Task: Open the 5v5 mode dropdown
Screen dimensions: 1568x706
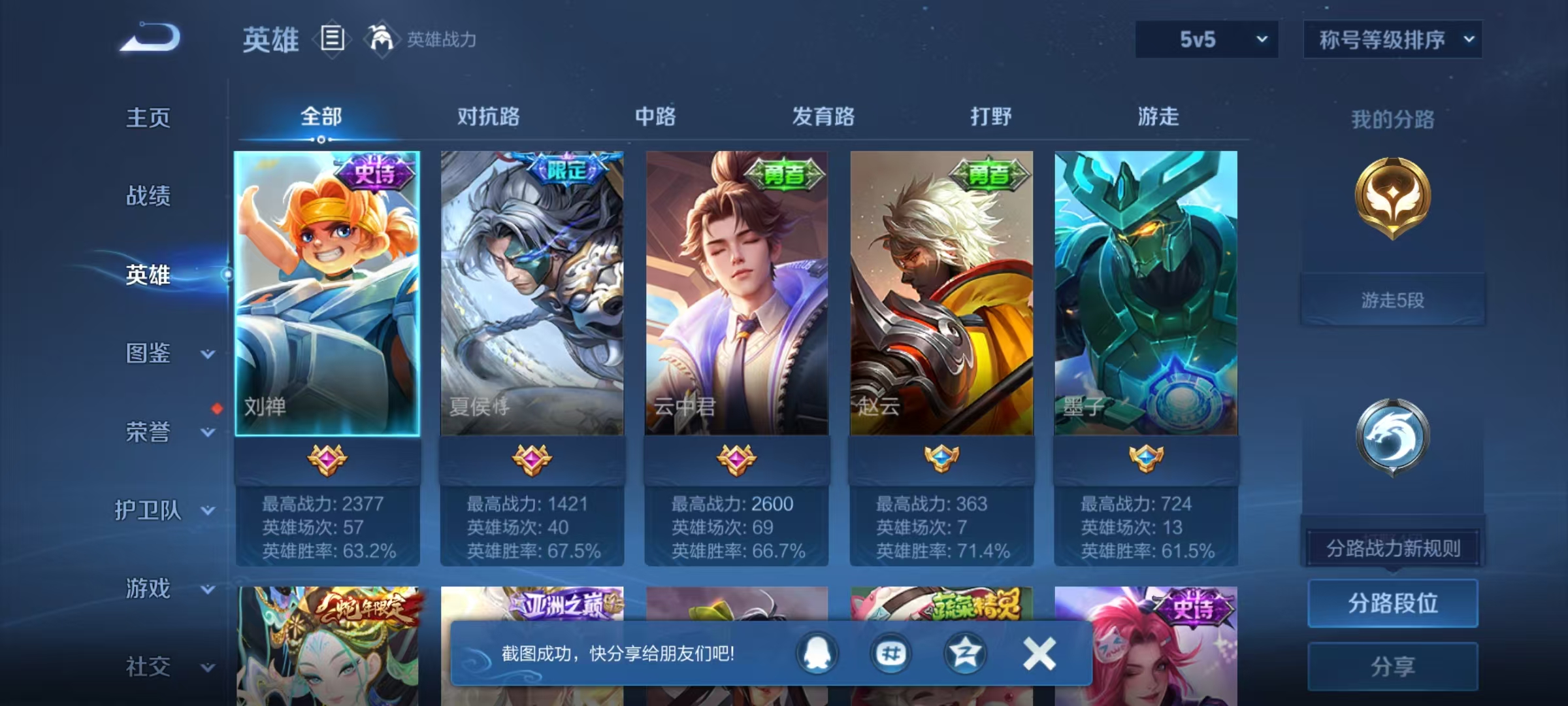Action: [x=1206, y=39]
